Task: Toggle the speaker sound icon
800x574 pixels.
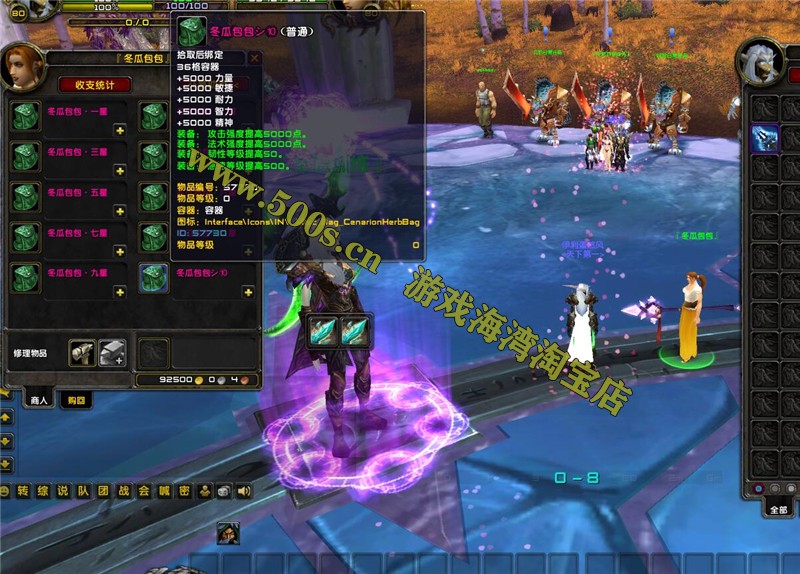Action: click(244, 491)
